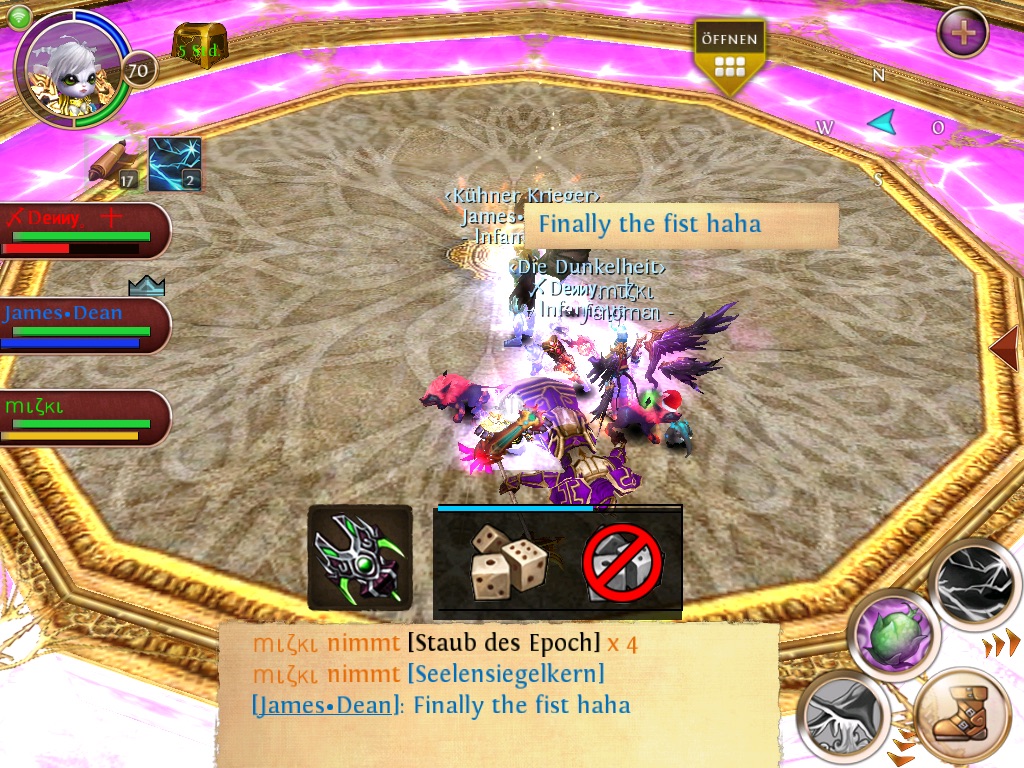Open the player portrait character menu
This screenshot has height=768, width=1024.
(x=70, y=68)
